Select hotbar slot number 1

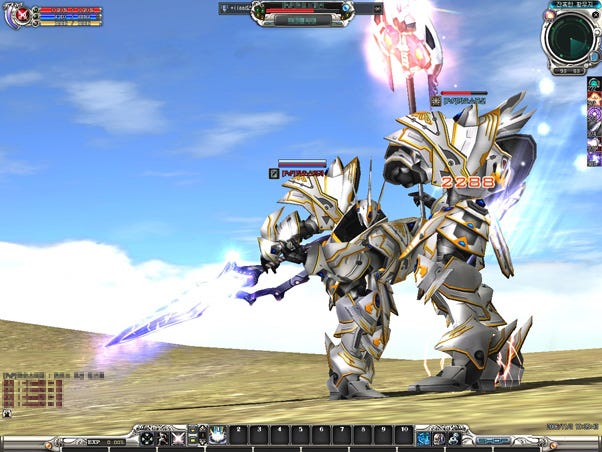[218, 436]
